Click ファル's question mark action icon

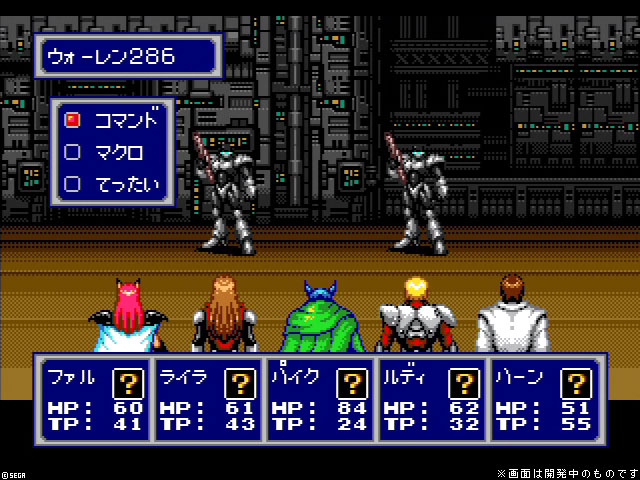pos(128,382)
